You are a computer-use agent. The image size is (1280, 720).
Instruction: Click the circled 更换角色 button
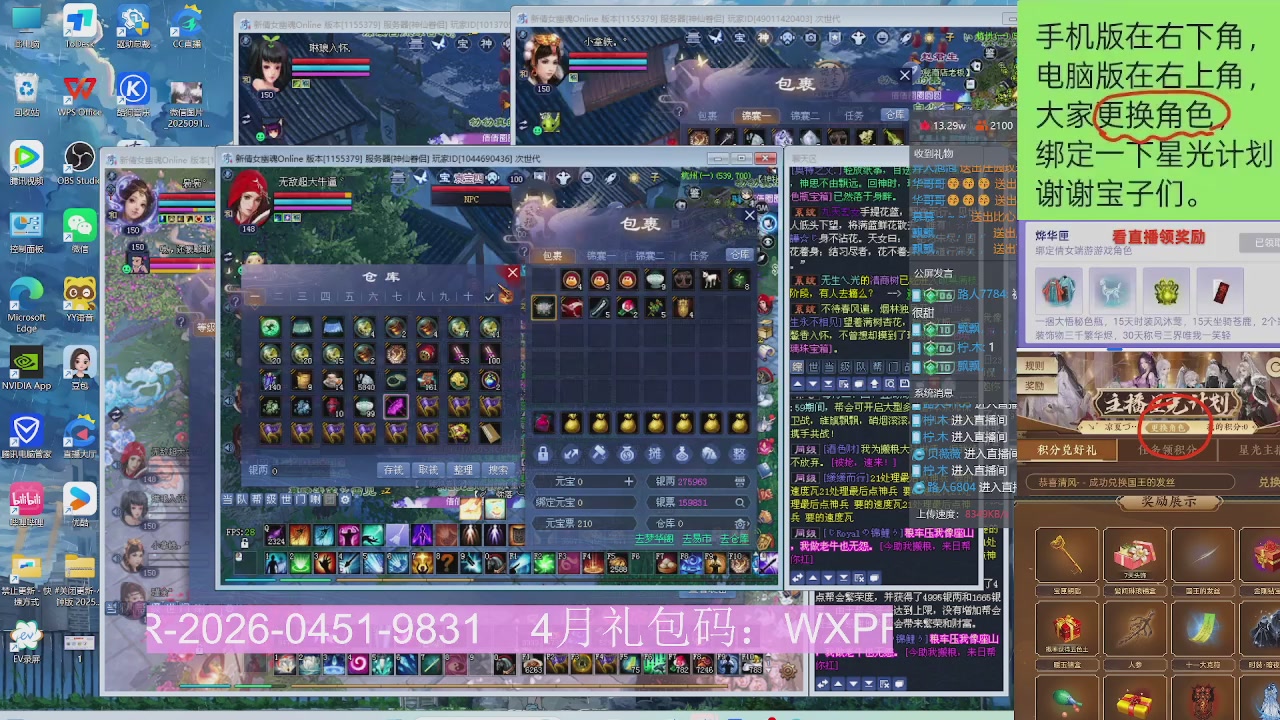(x=1167, y=427)
